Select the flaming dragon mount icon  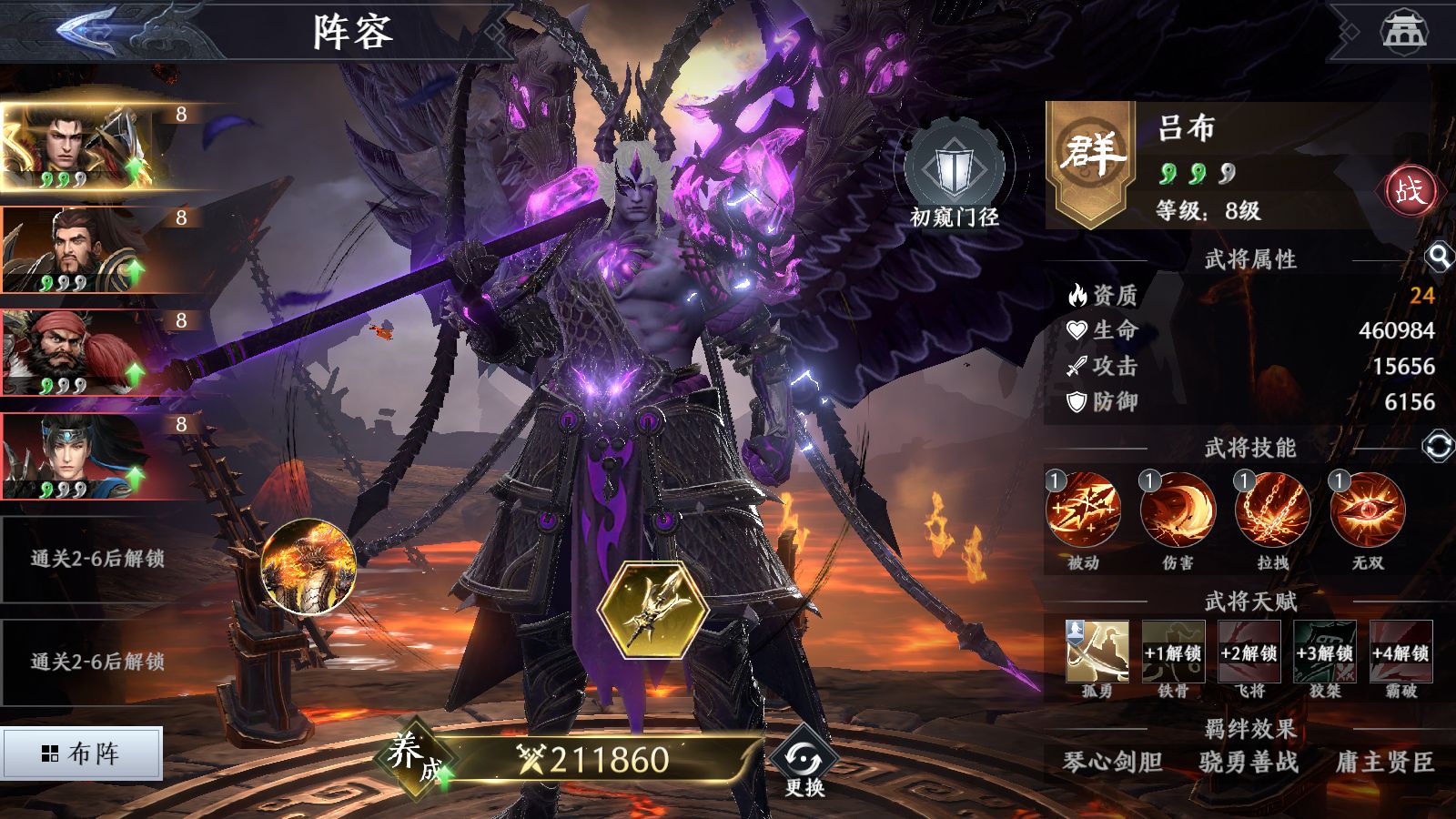(308, 564)
